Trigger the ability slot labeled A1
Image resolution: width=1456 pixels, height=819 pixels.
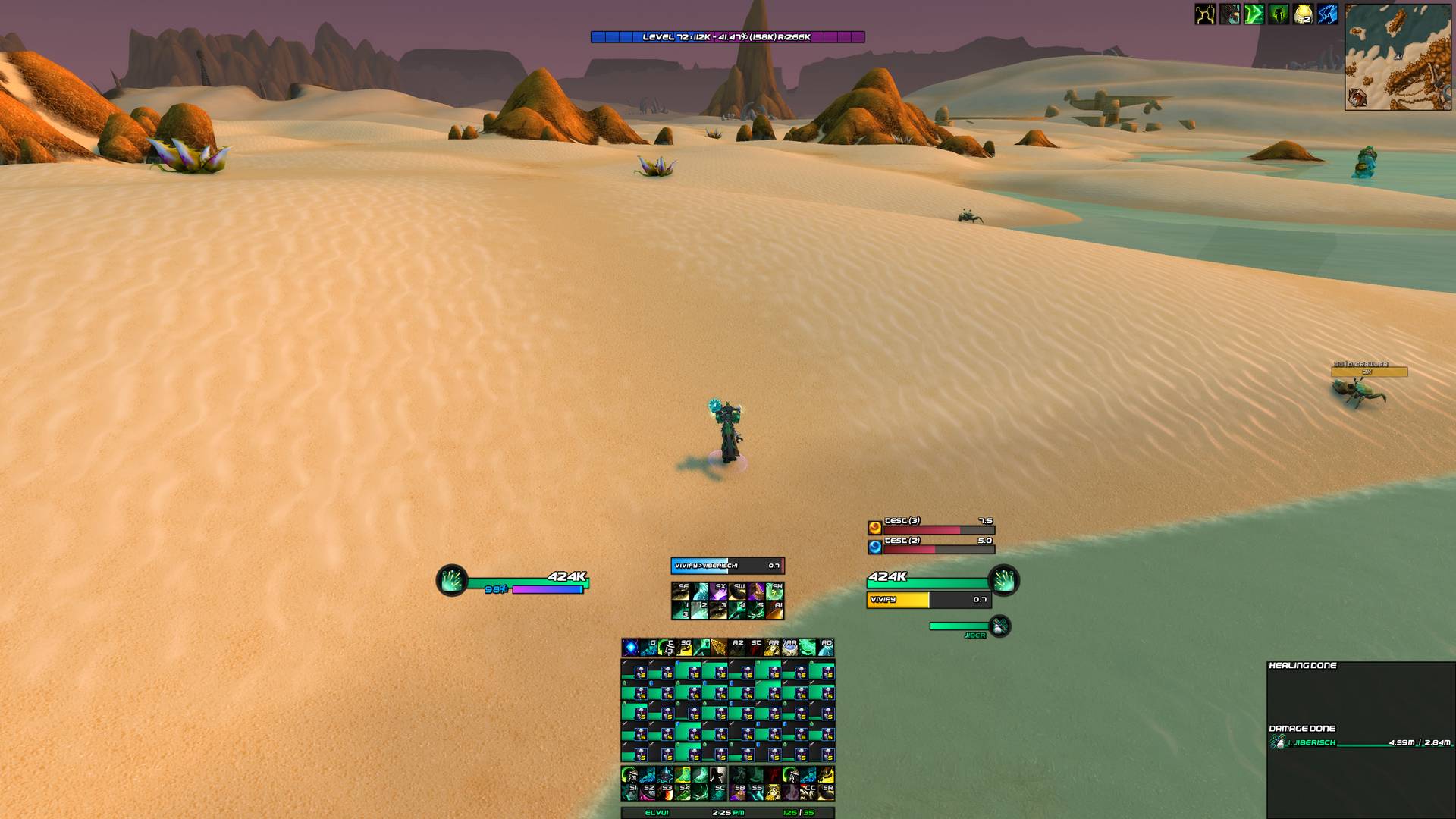tap(774, 610)
